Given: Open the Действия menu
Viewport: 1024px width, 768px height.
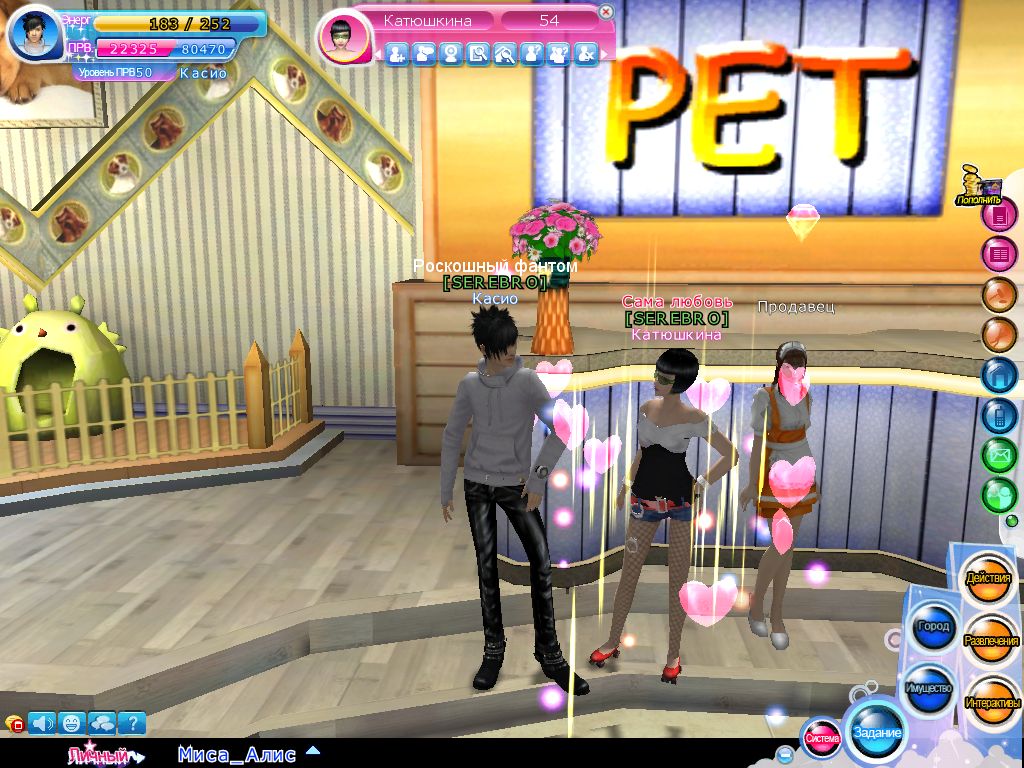Looking at the screenshot, I should coord(988,580).
